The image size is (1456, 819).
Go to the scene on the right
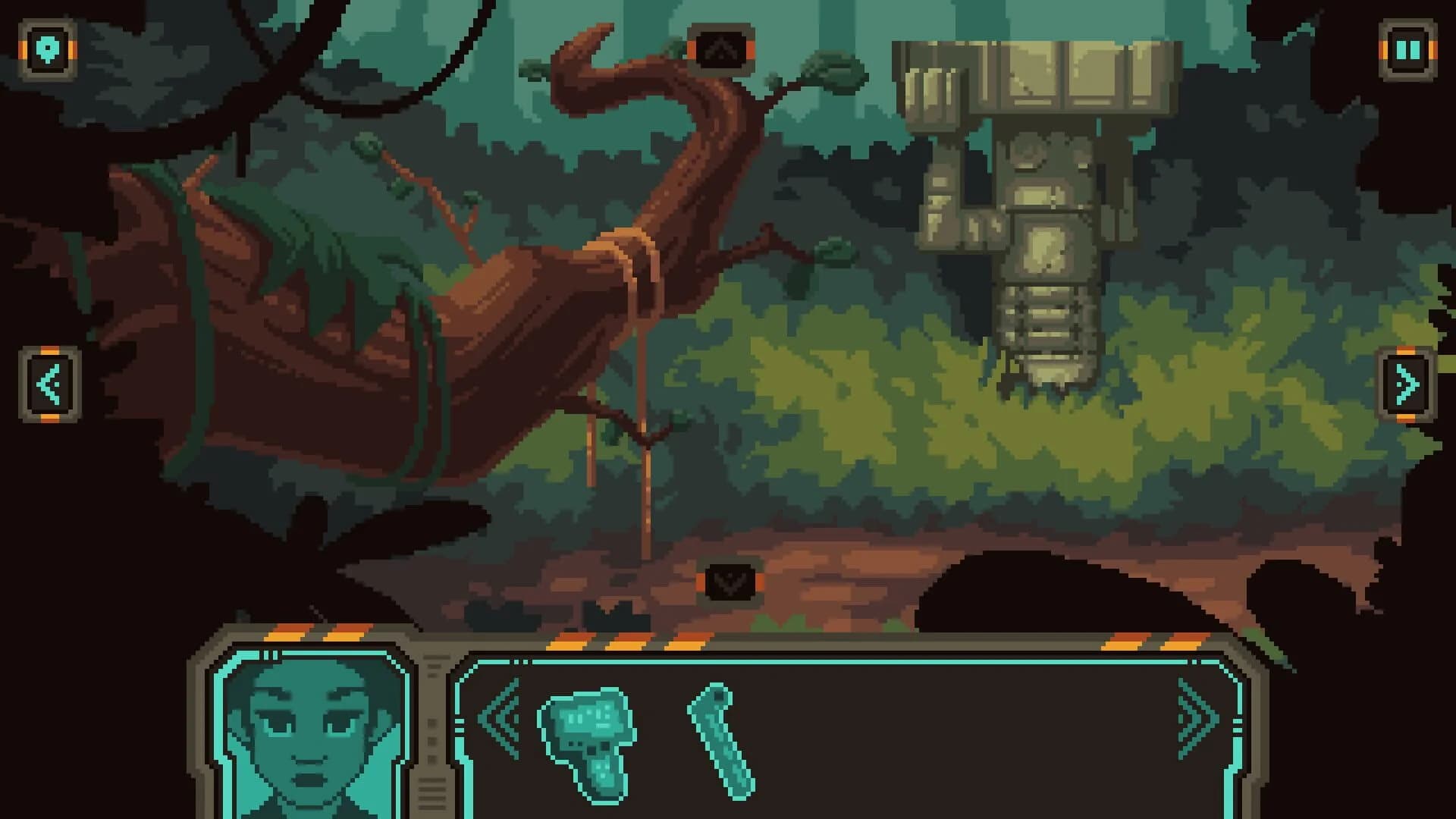1407,384
